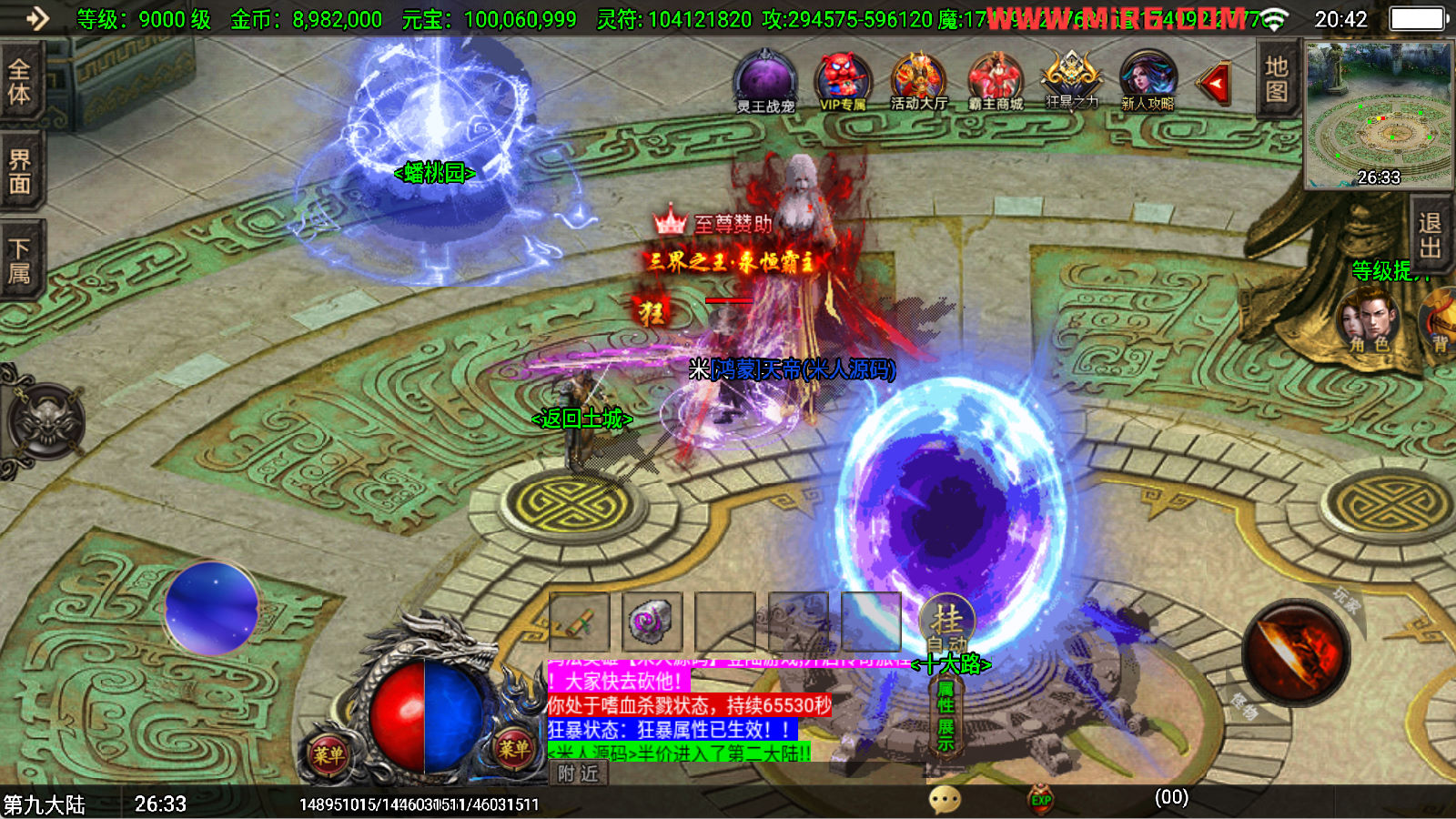Select the purple rune stone hotbar slot
1456x819 pixels.
(652, 622)
